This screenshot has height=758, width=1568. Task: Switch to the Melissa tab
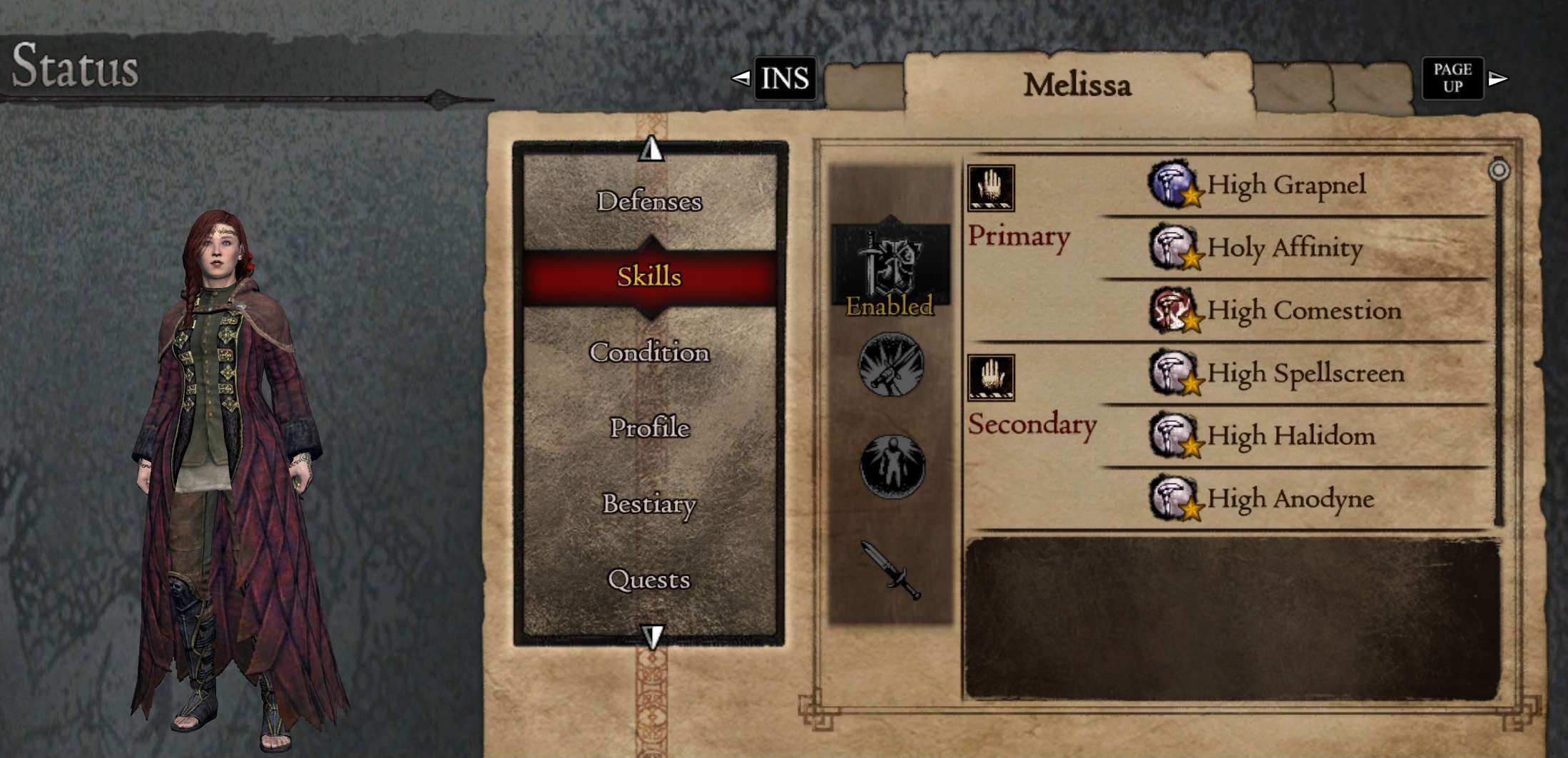(1079, 84)
